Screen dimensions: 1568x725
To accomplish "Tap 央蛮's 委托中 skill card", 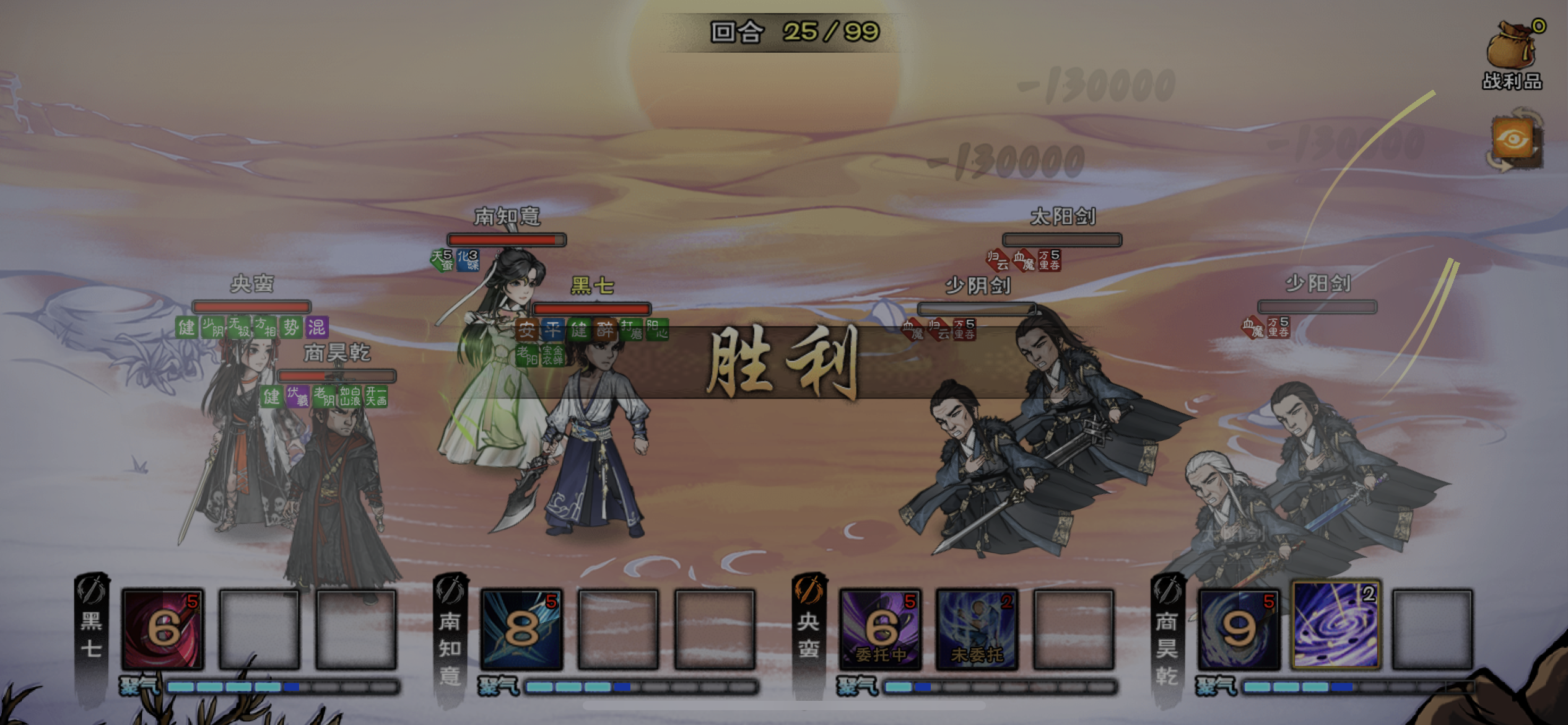I will tap(879, 629).
